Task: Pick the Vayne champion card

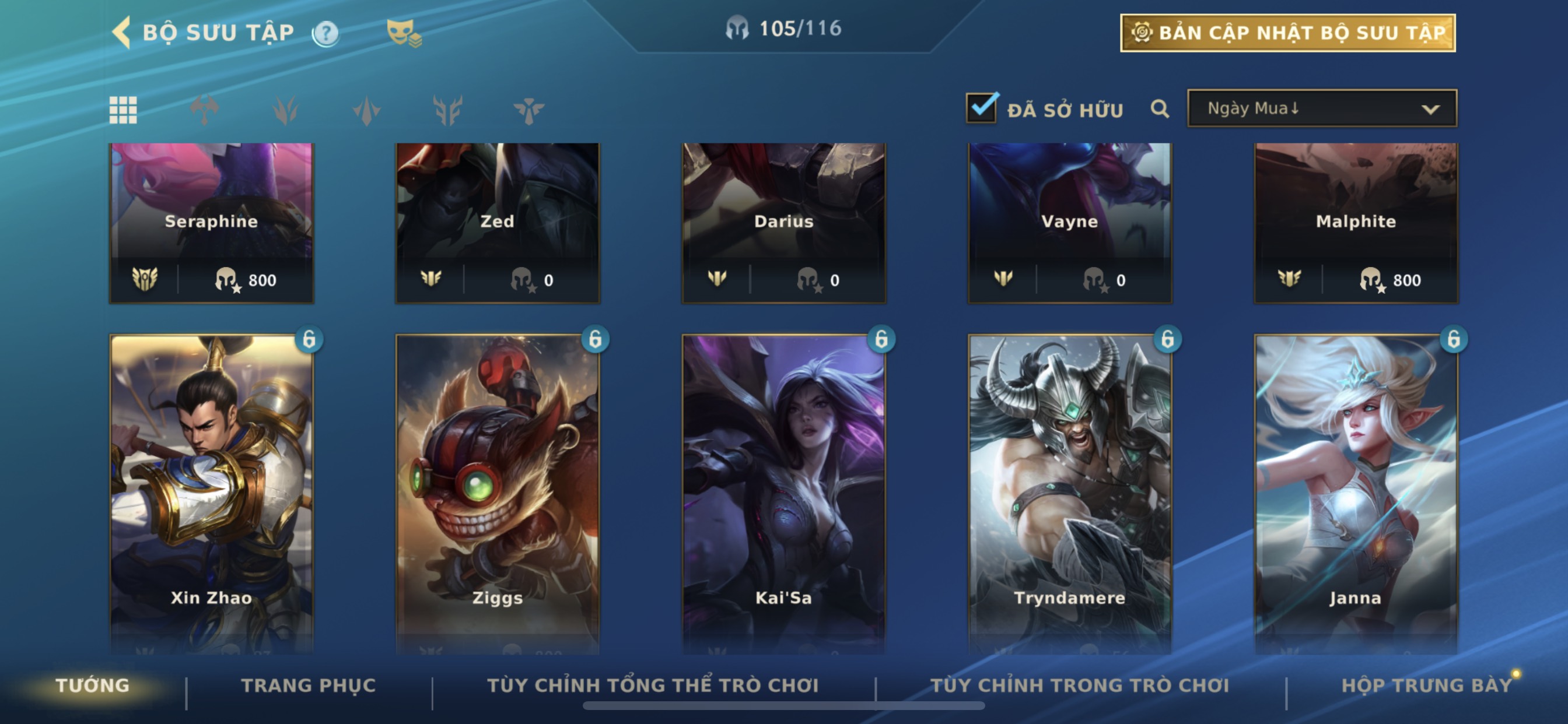Action: click(1069, 222)
